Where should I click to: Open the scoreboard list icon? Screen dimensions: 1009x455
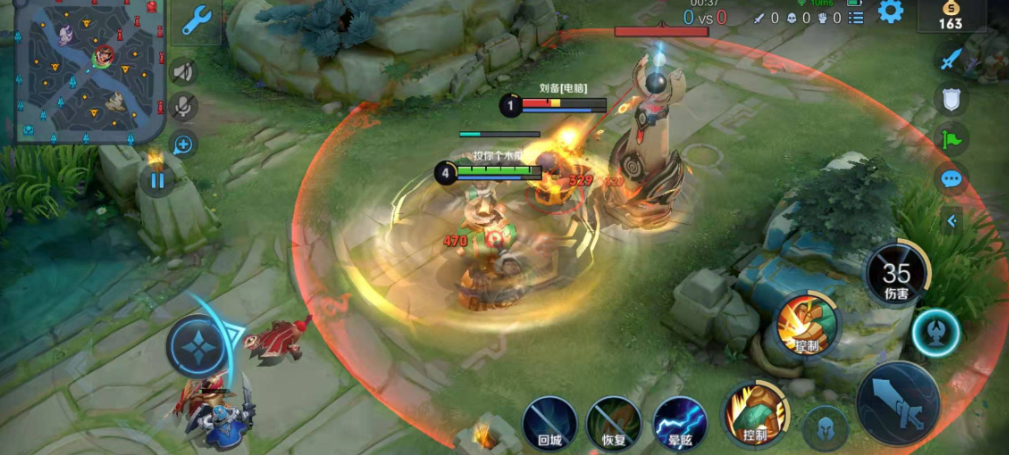[x=855, y=17]
